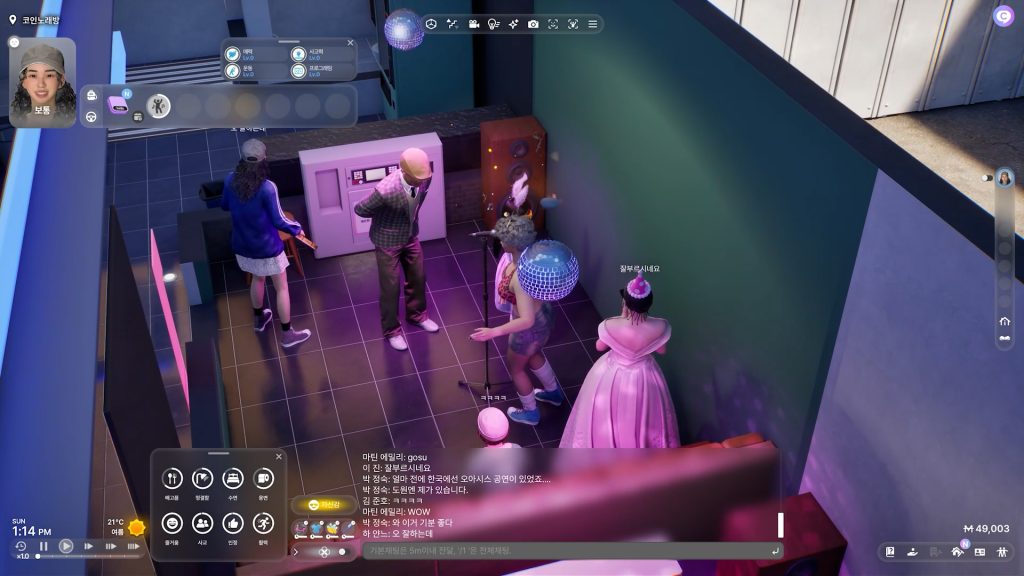The height and width of the screenshot is (576, 1024).
Task: Select the social need icon
Action: pyautogui.click(x=202, y=523)
